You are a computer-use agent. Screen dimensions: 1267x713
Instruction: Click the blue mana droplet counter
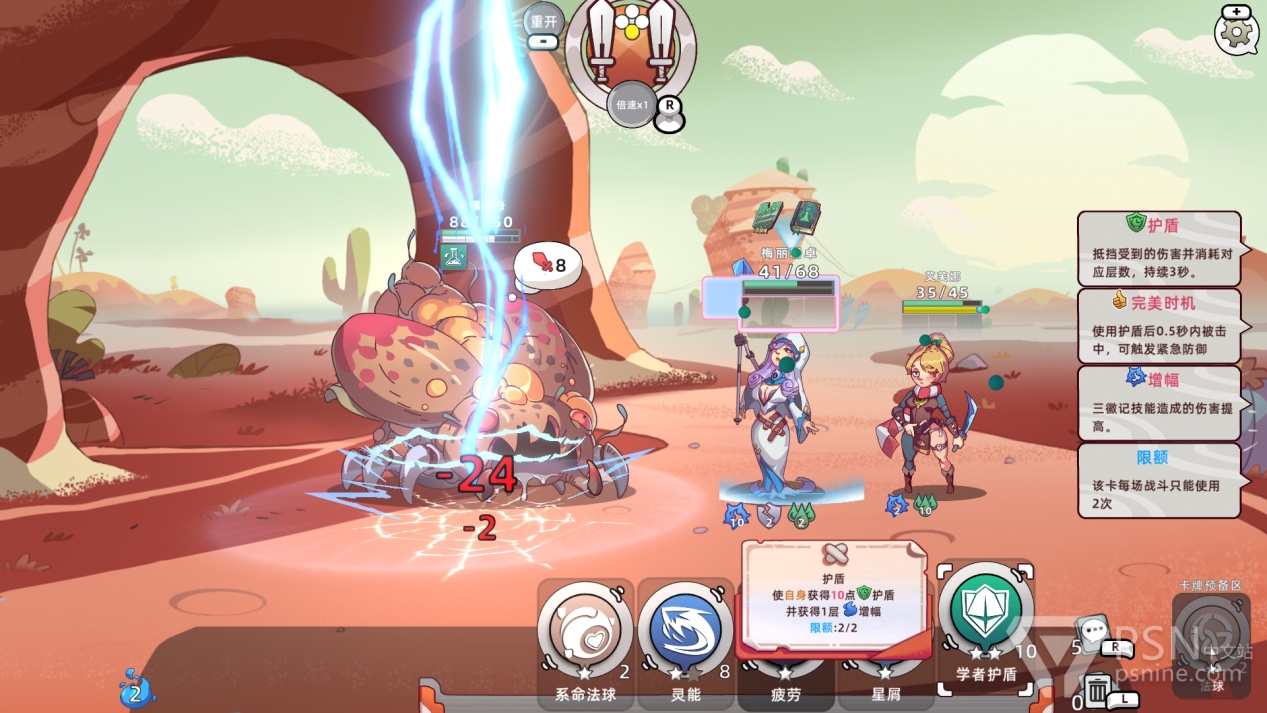[135, 690]
